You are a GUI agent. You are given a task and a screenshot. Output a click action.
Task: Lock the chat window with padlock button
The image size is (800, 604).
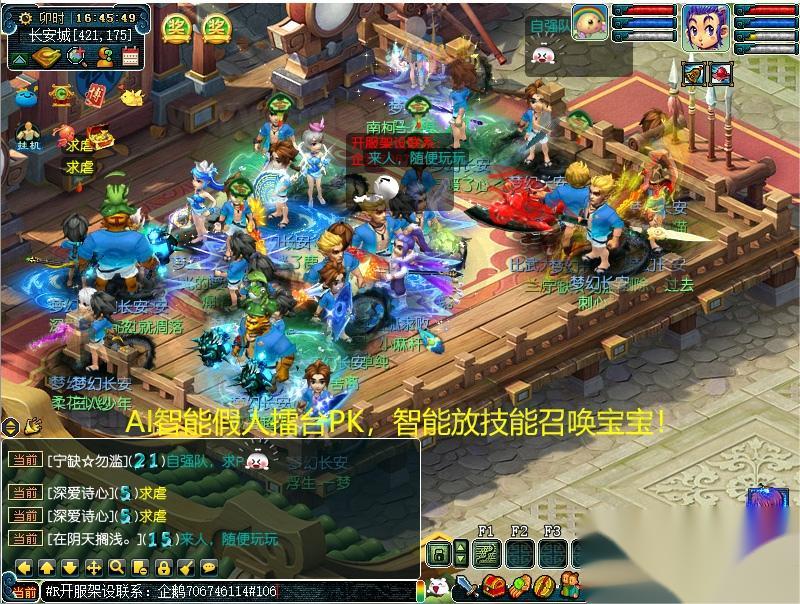pyautogui.click(x=163, y=567)
